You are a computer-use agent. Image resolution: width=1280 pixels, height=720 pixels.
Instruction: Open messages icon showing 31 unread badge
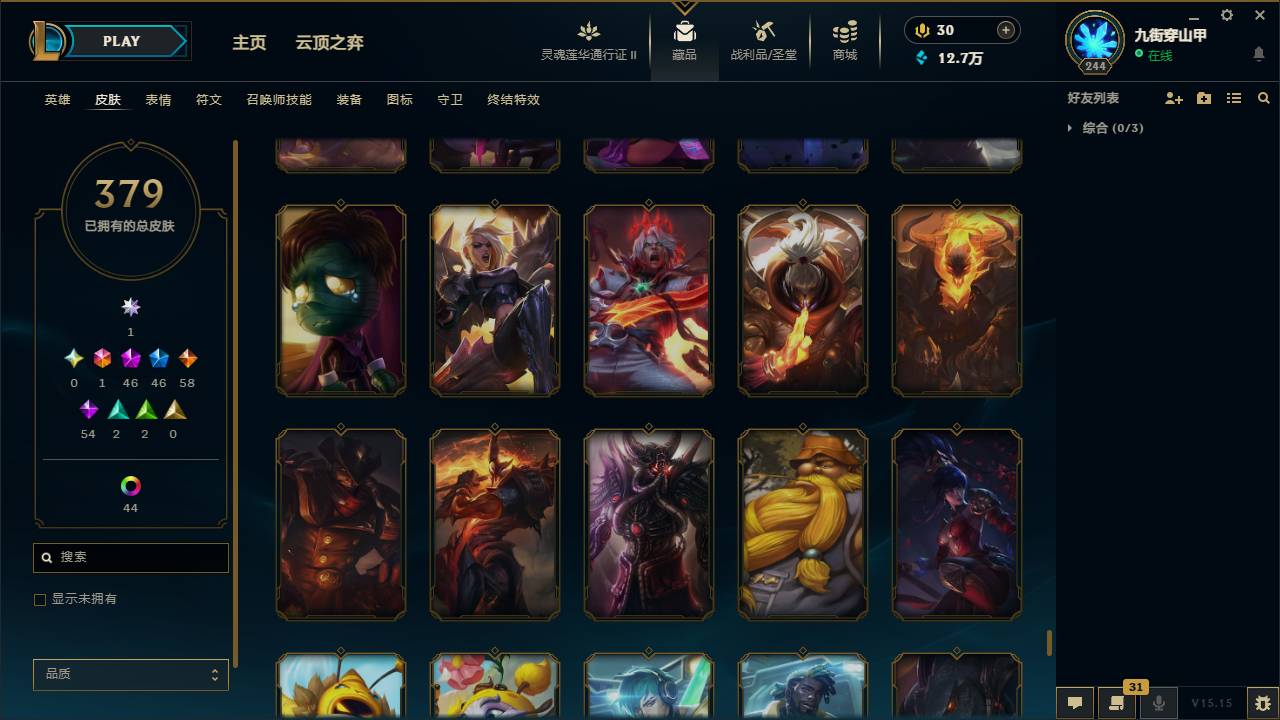click(1117, 703)
